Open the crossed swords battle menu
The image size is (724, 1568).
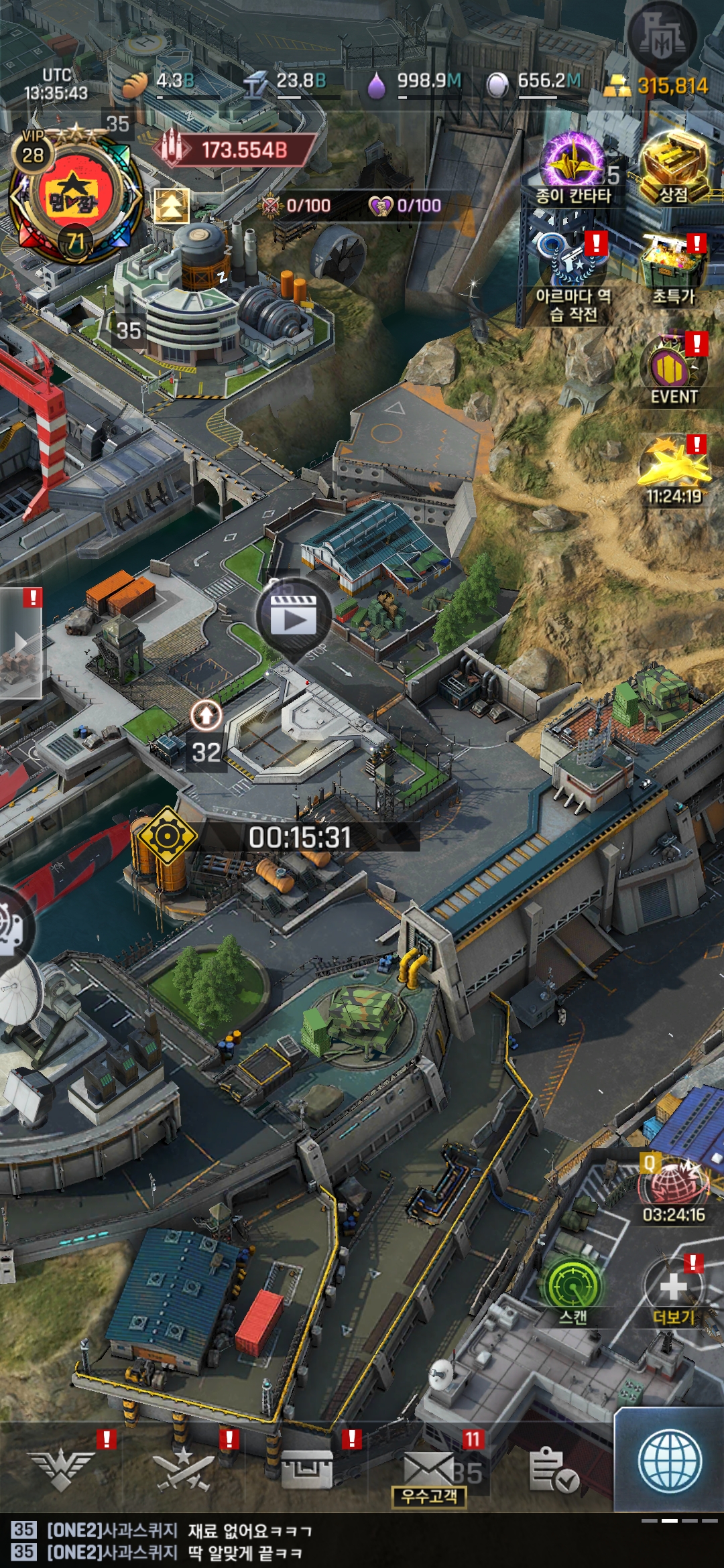(184, 1469)
